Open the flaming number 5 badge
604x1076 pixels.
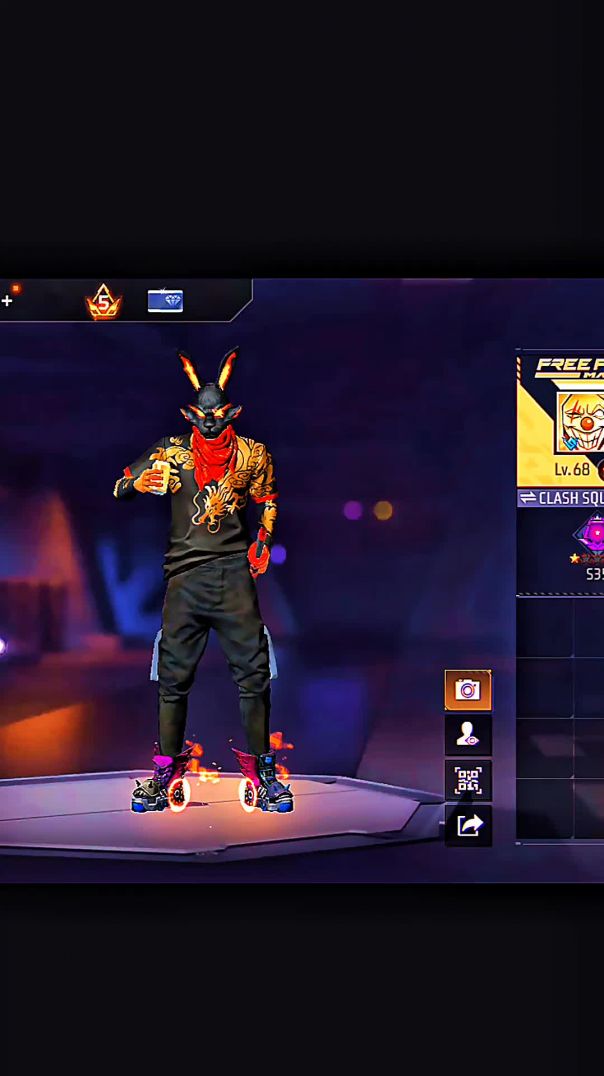coord(103,301)
